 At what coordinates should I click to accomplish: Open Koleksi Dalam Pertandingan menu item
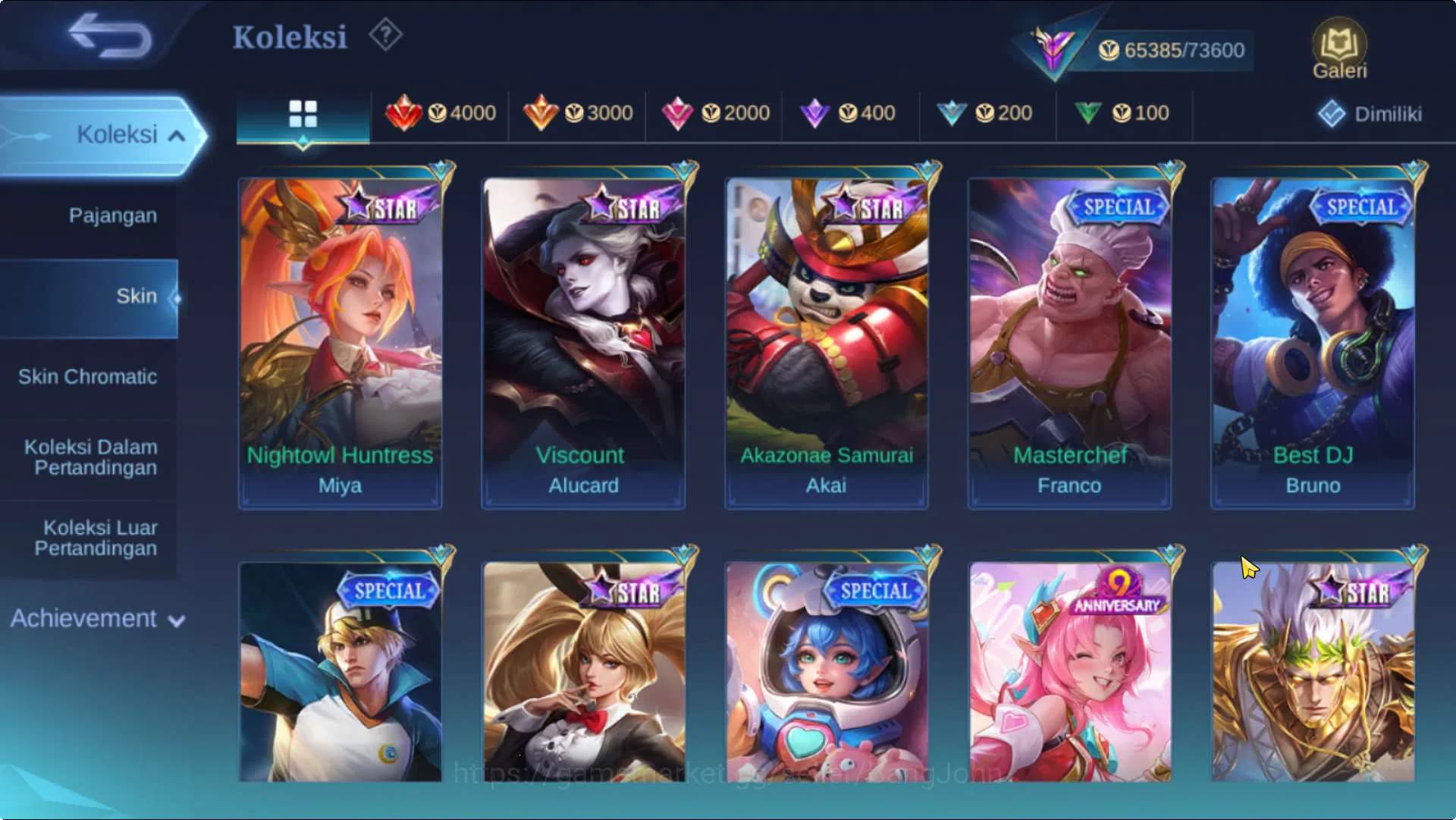click(89, 457)
